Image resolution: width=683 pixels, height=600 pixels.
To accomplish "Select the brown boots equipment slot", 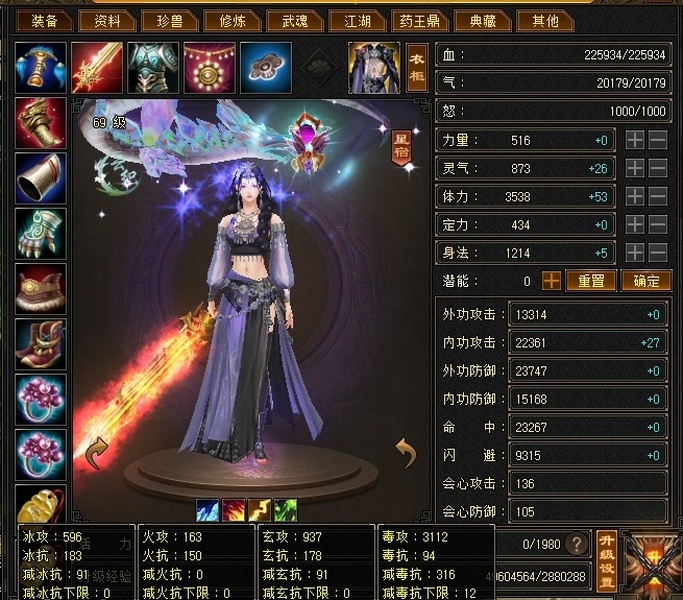I will point(41,346).
